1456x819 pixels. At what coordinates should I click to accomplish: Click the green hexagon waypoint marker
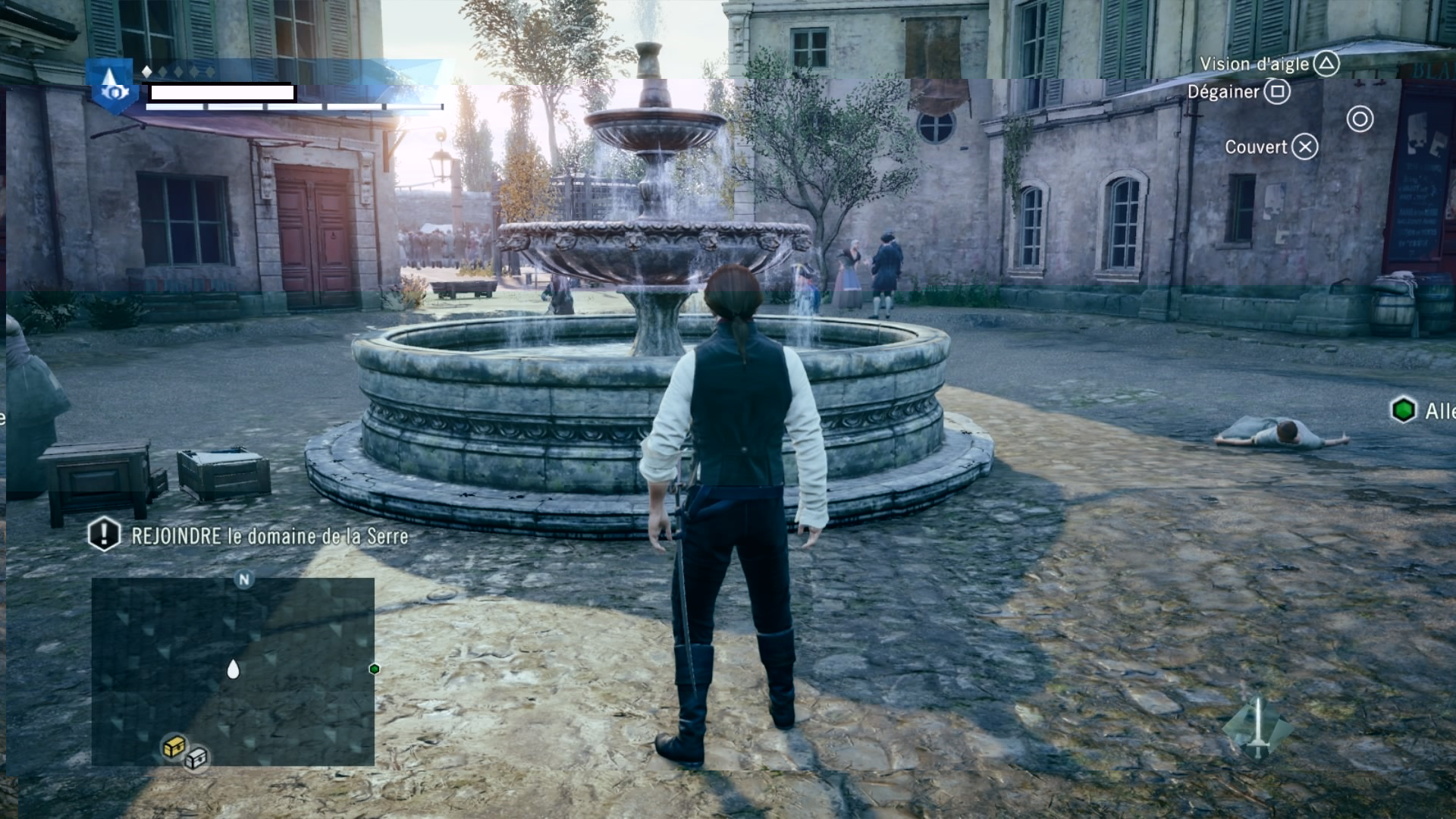(x=1404, y=410)
